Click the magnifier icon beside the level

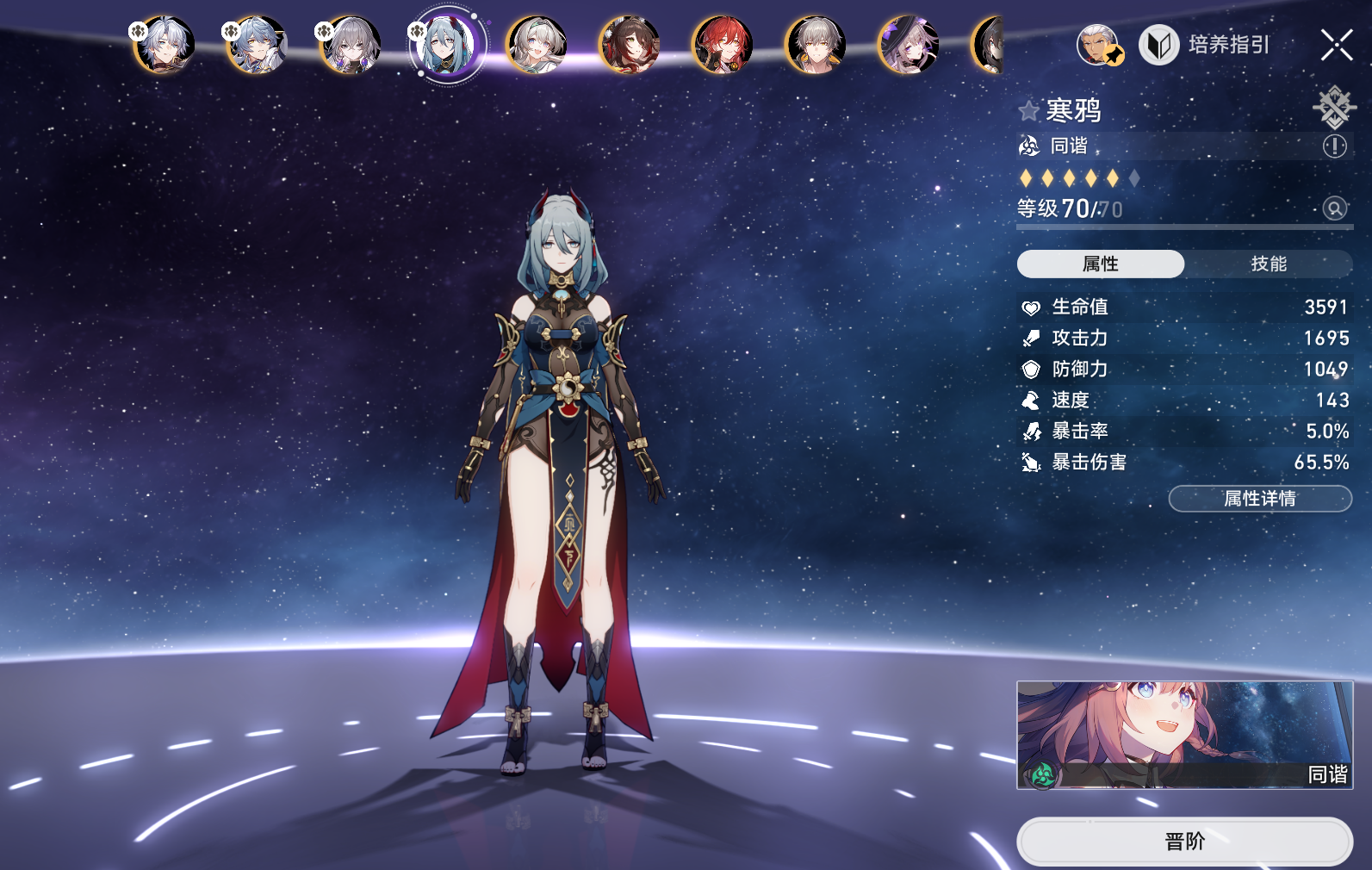point(1334,208)
